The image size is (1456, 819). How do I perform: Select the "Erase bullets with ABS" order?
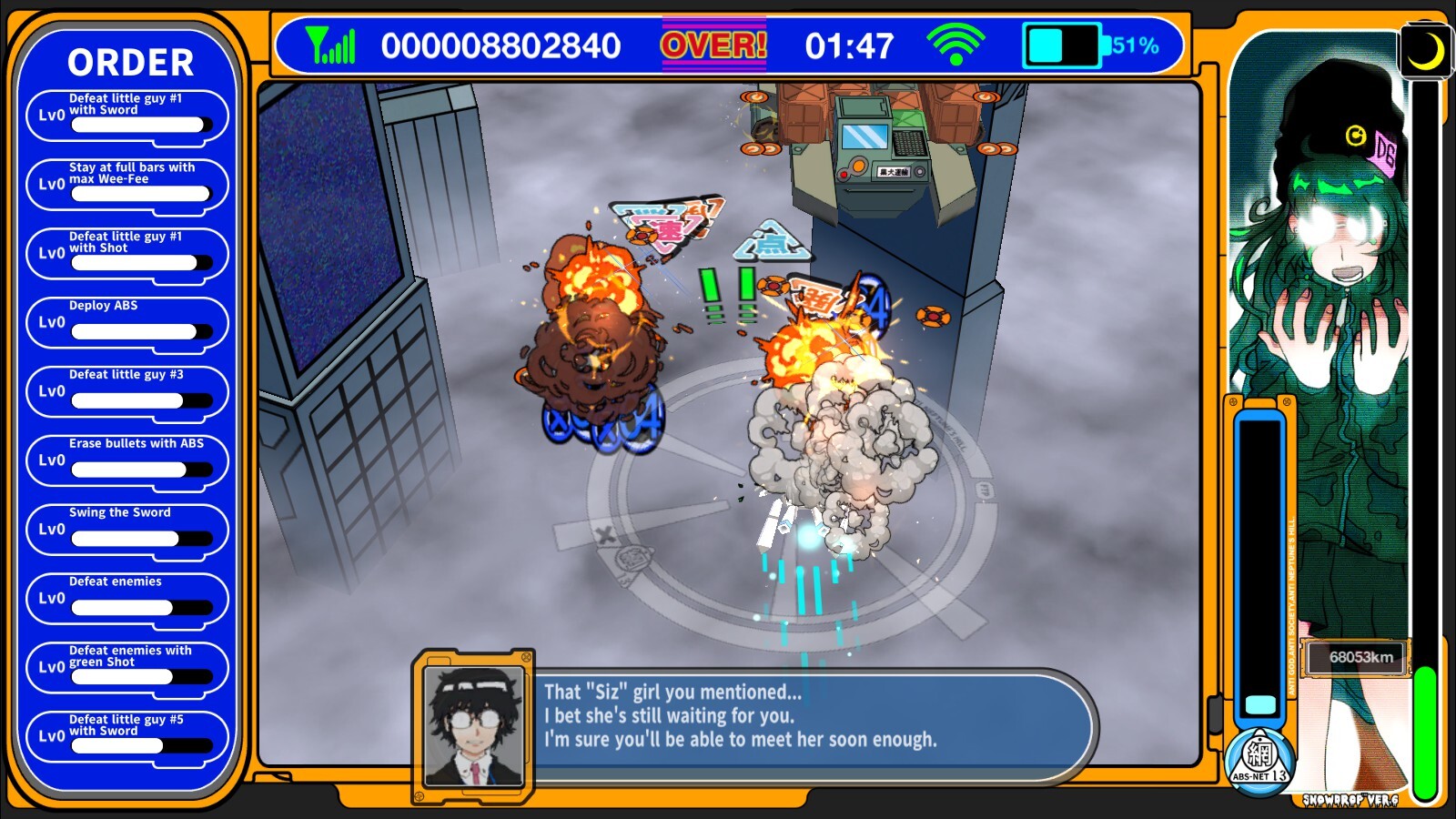(x=127, y=461)
